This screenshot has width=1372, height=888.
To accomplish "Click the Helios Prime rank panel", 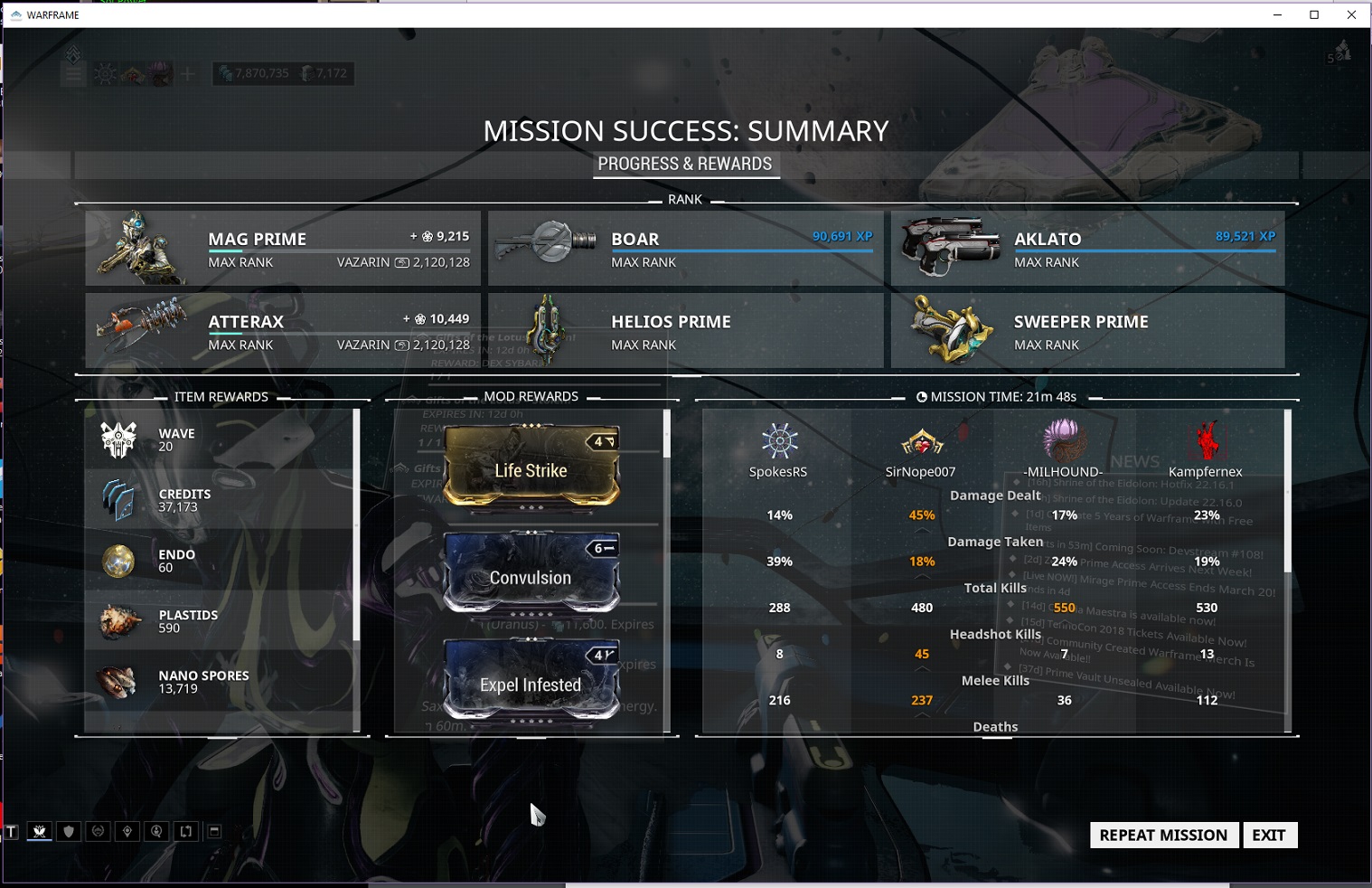I will tap(685, 330).
